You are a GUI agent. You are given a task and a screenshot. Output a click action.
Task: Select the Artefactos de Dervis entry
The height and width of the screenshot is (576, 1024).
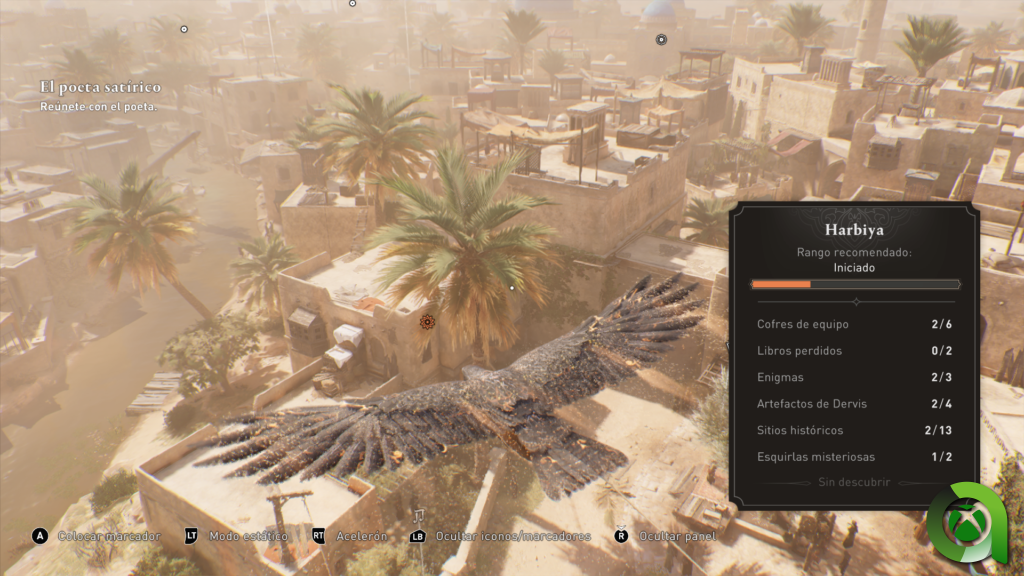click(x=854, y=404)
